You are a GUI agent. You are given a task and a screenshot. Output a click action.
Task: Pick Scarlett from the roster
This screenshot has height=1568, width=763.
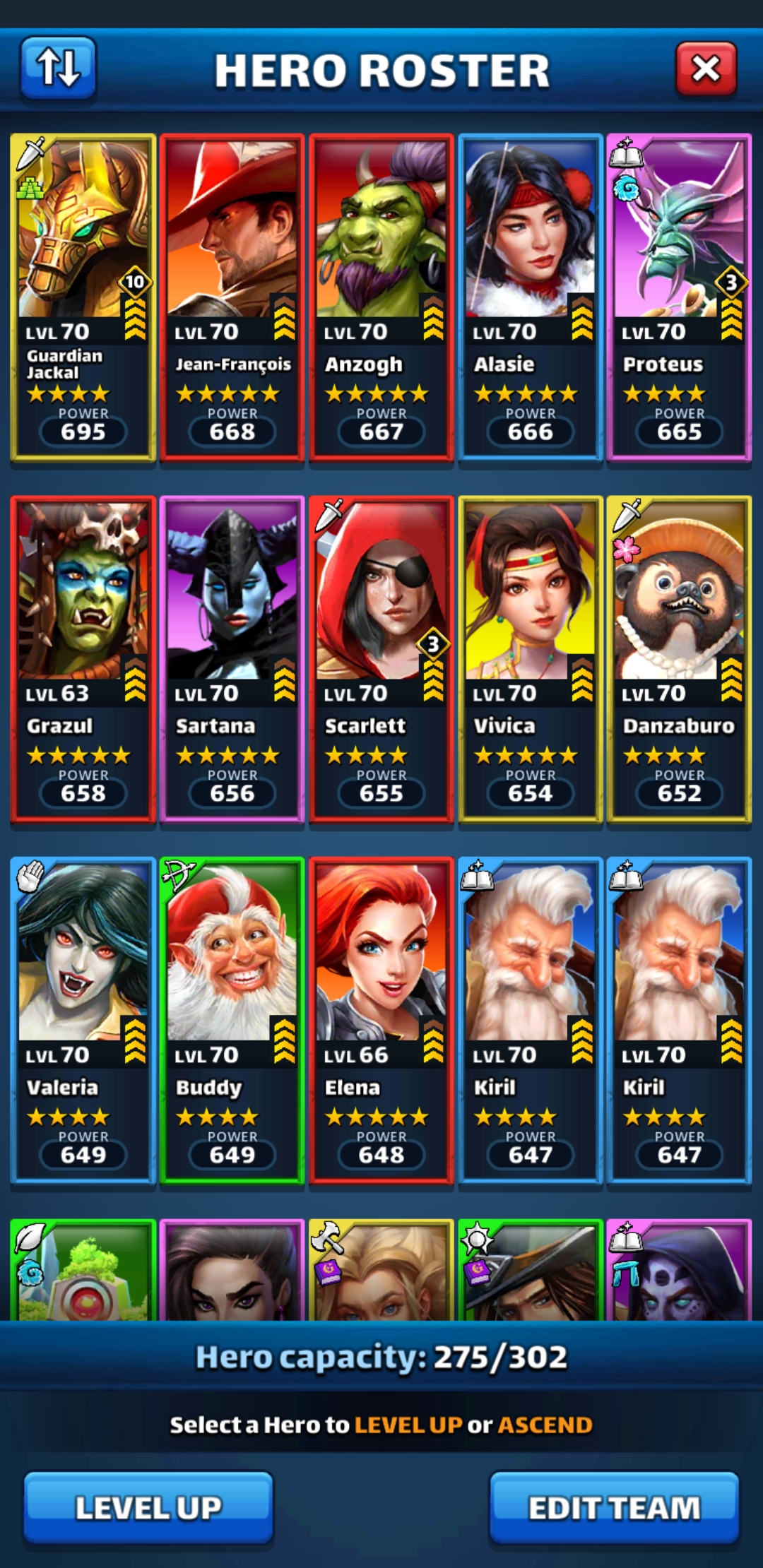pos(381,658)
